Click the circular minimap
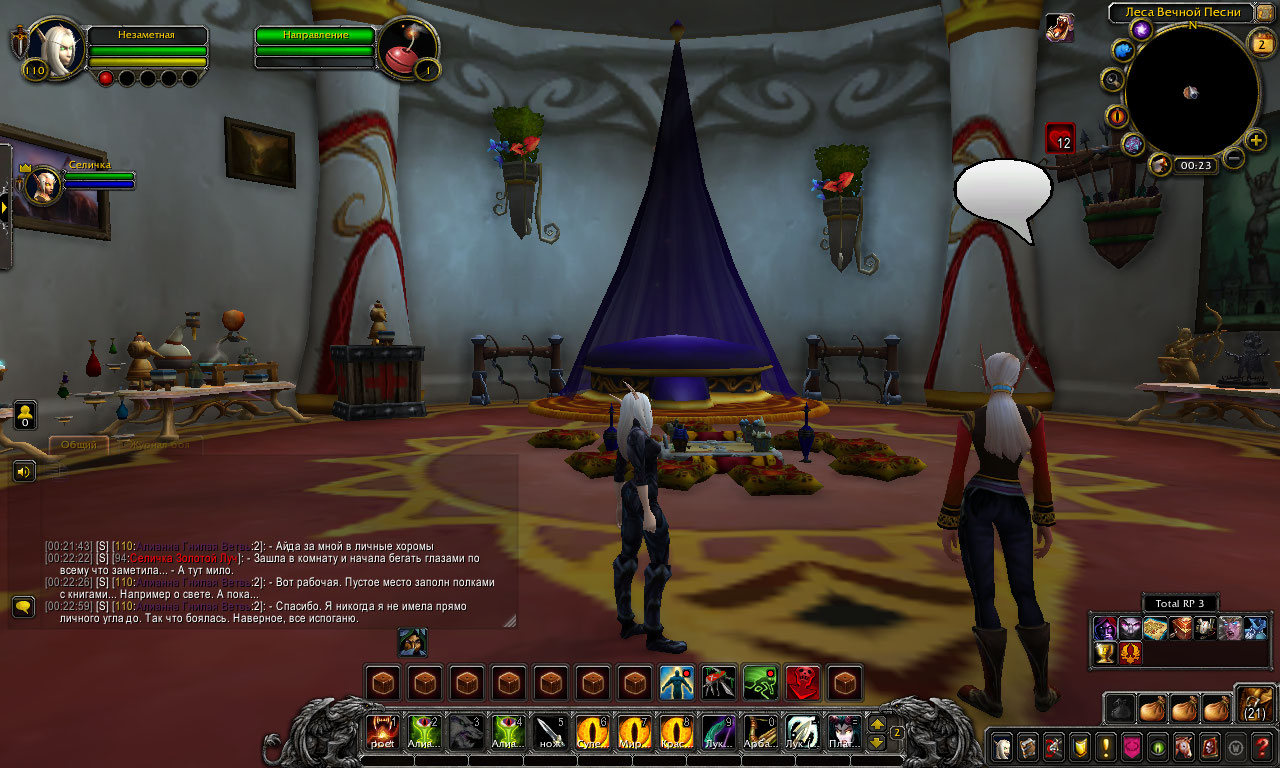This screenshot has height=768, width=1280. [1191, 92]
